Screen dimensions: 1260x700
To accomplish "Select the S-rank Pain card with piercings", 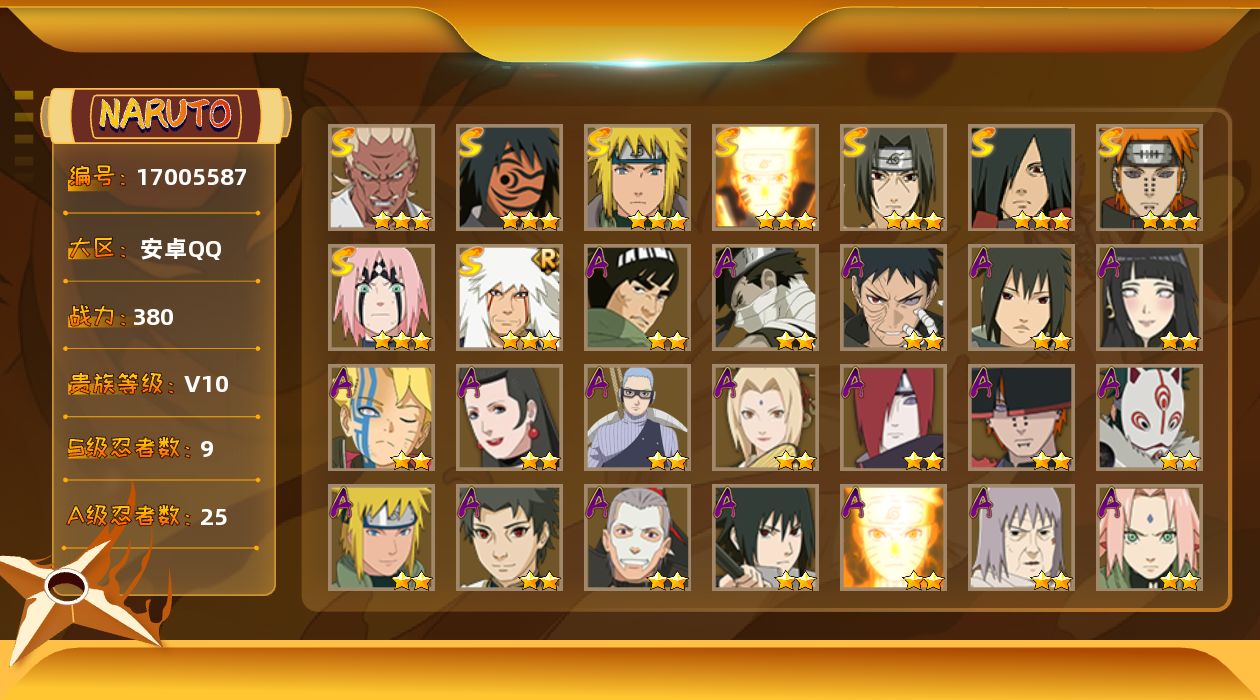I will tap(1149, 177).
